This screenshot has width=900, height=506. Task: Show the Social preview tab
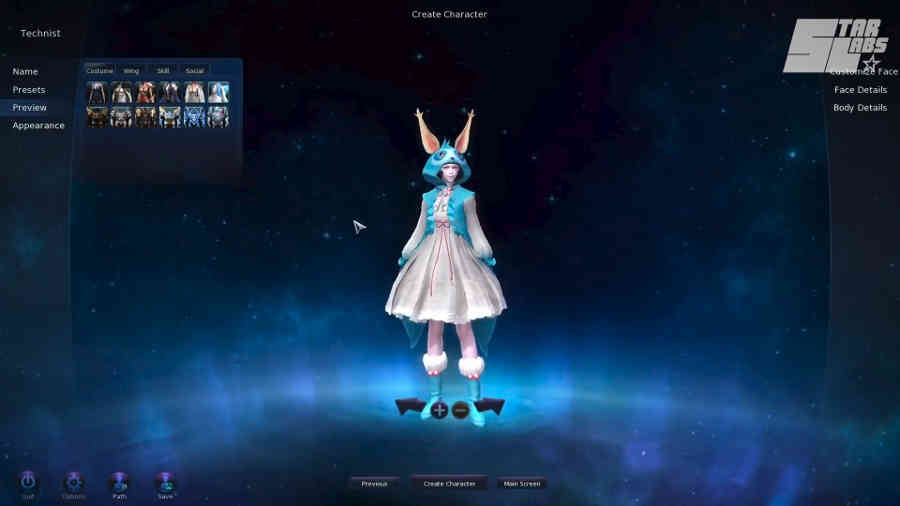pos(194,71)
